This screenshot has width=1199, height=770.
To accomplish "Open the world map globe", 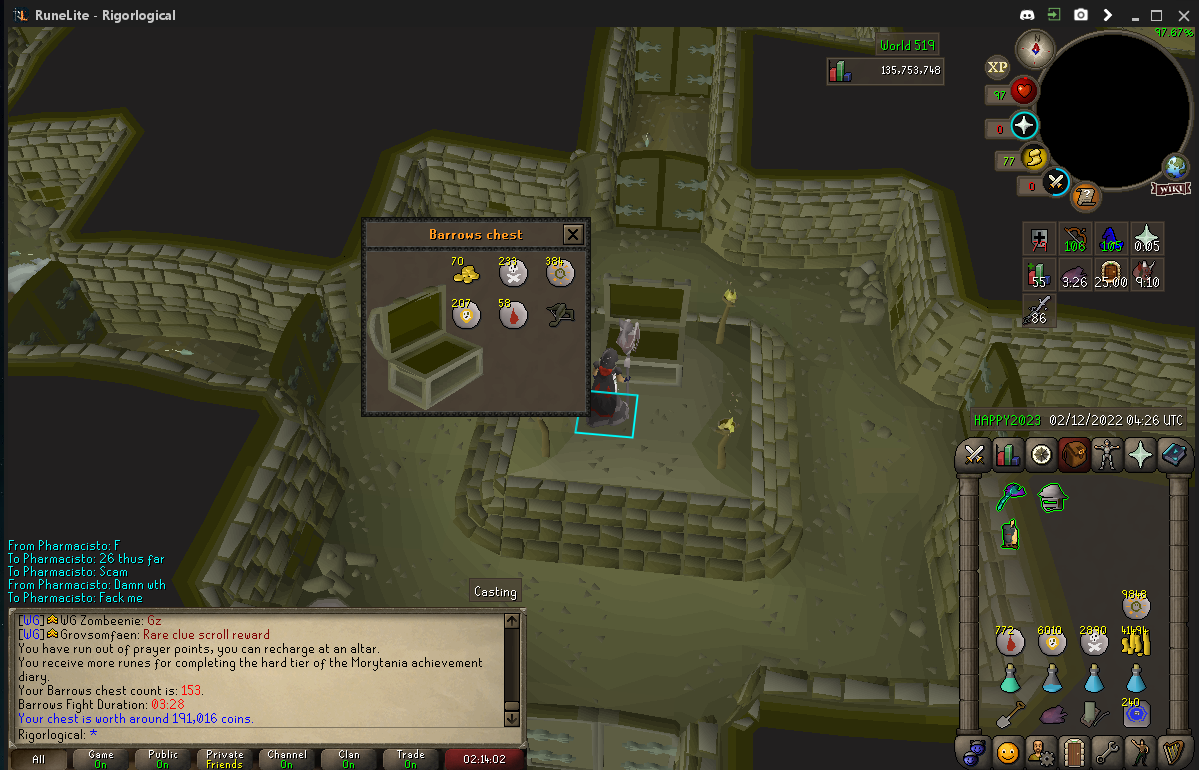I will click(x=1175, y=167).
